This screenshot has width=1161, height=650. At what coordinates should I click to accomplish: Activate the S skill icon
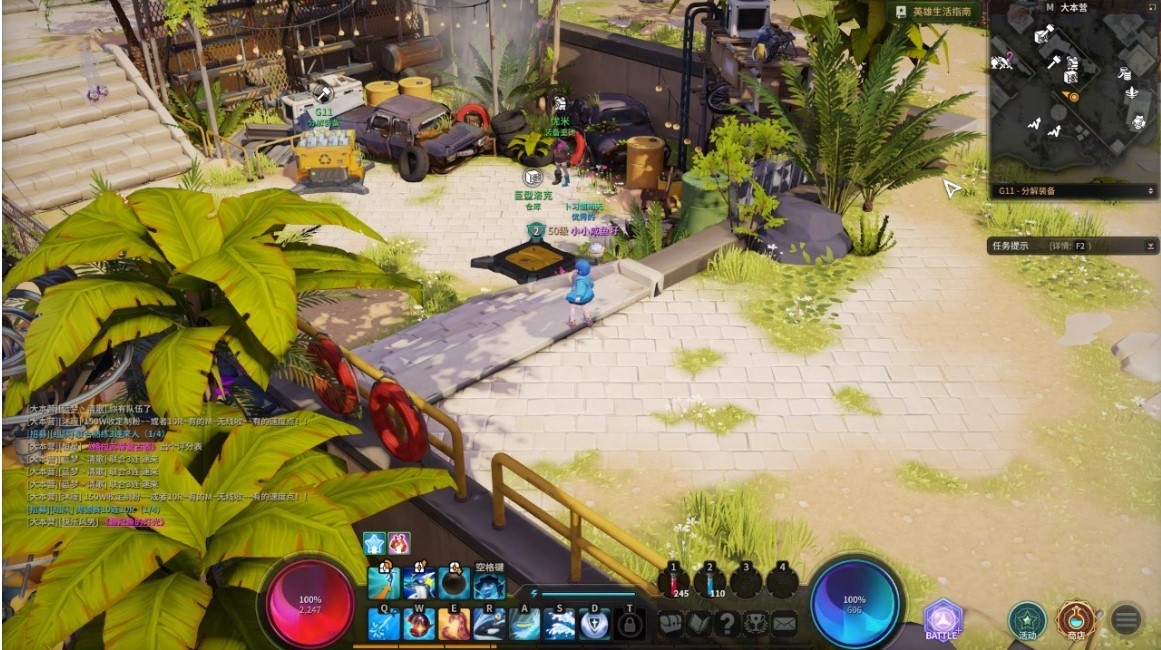pos(559,625)
